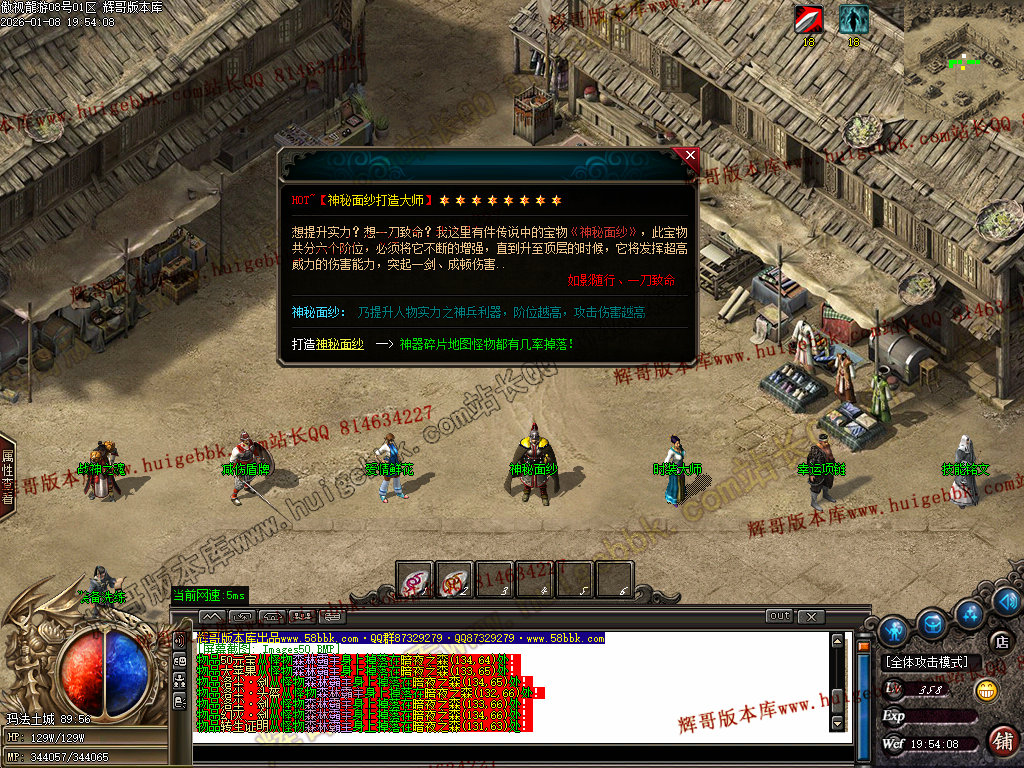Use the item in hotbar slot 1
The height and width of the screenshot is (768, 1024).
pos(415,580)
